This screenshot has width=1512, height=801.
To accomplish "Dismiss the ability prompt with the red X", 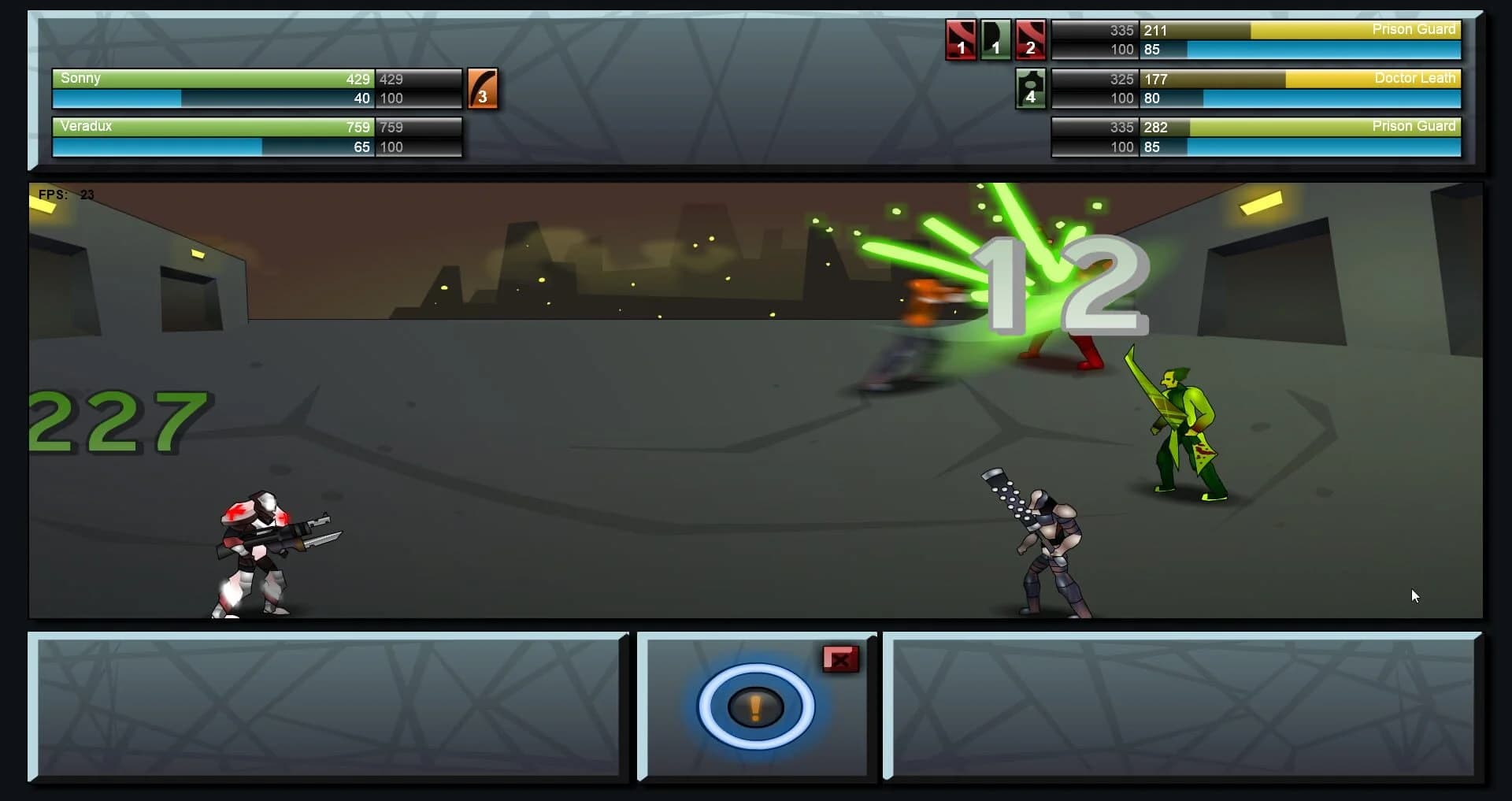I will click(841, 660).
